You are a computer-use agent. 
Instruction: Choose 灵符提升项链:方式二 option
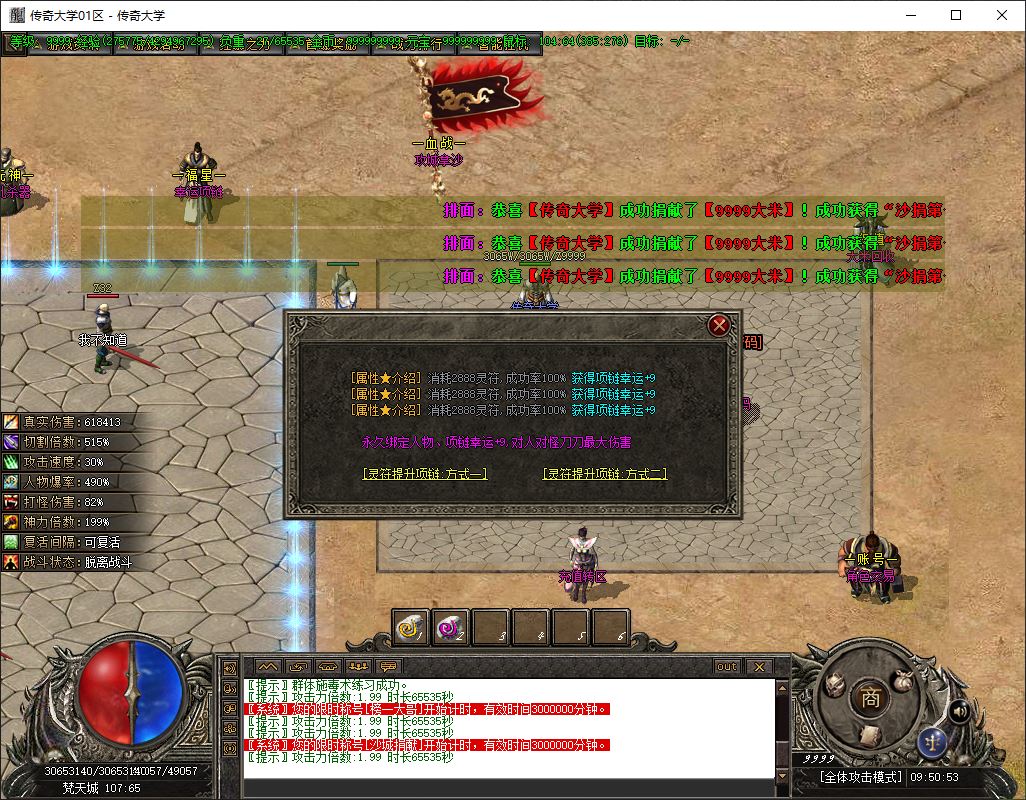coord(604,474)
